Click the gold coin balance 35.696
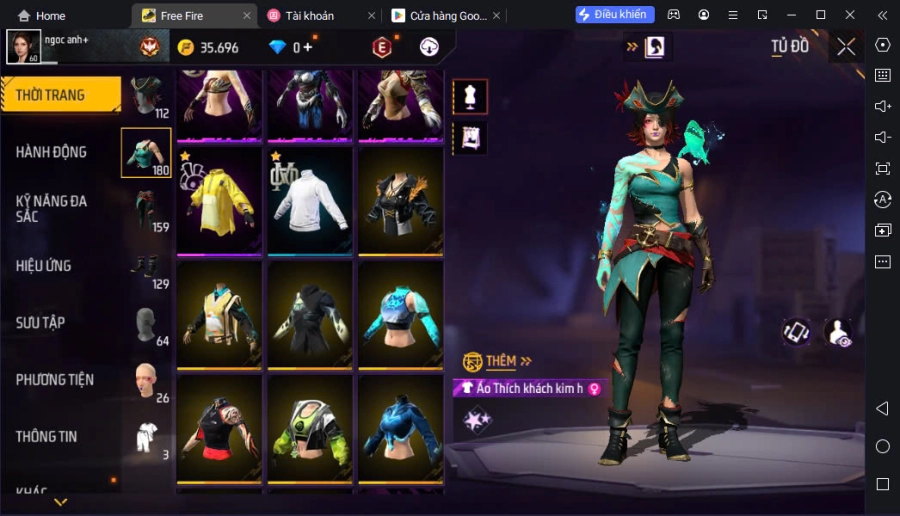 pyautogui.click(x=208, y=48)
